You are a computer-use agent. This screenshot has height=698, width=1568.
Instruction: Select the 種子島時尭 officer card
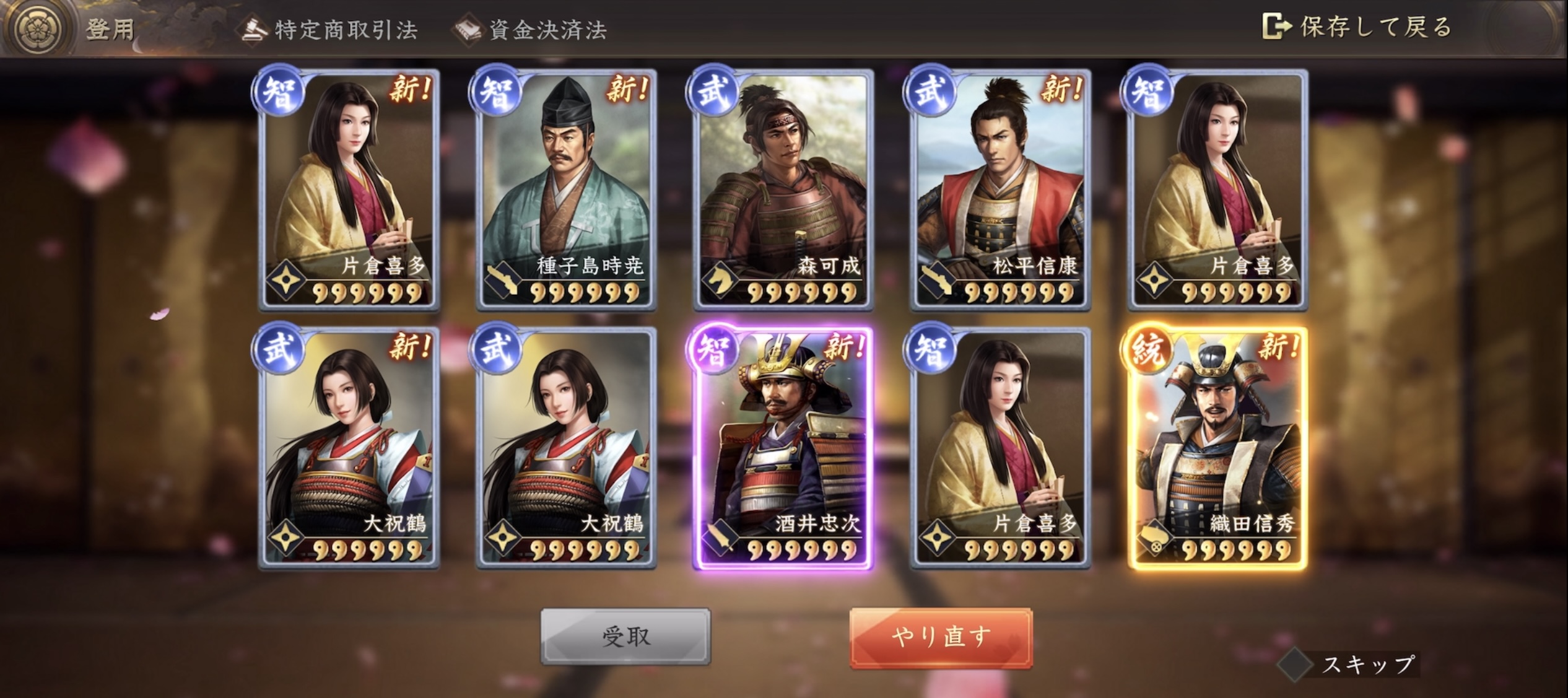566,190
